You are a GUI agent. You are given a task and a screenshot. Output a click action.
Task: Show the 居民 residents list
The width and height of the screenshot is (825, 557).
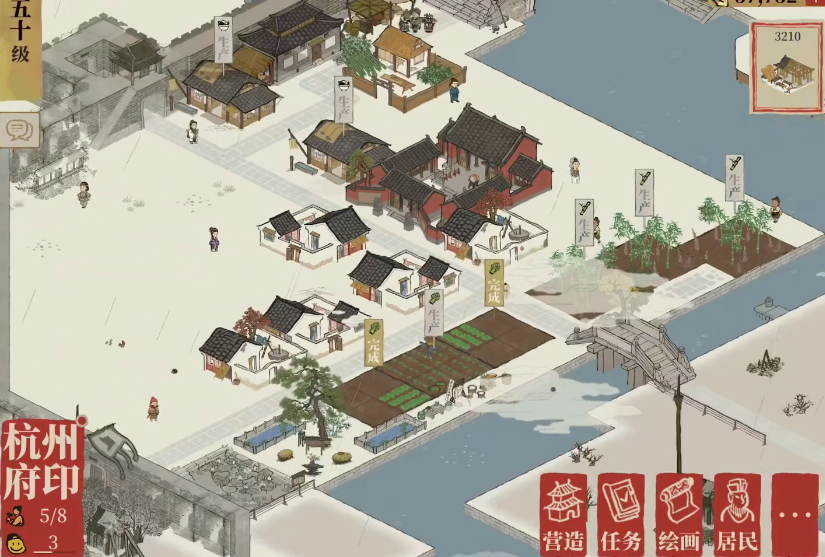click(738, 514)
